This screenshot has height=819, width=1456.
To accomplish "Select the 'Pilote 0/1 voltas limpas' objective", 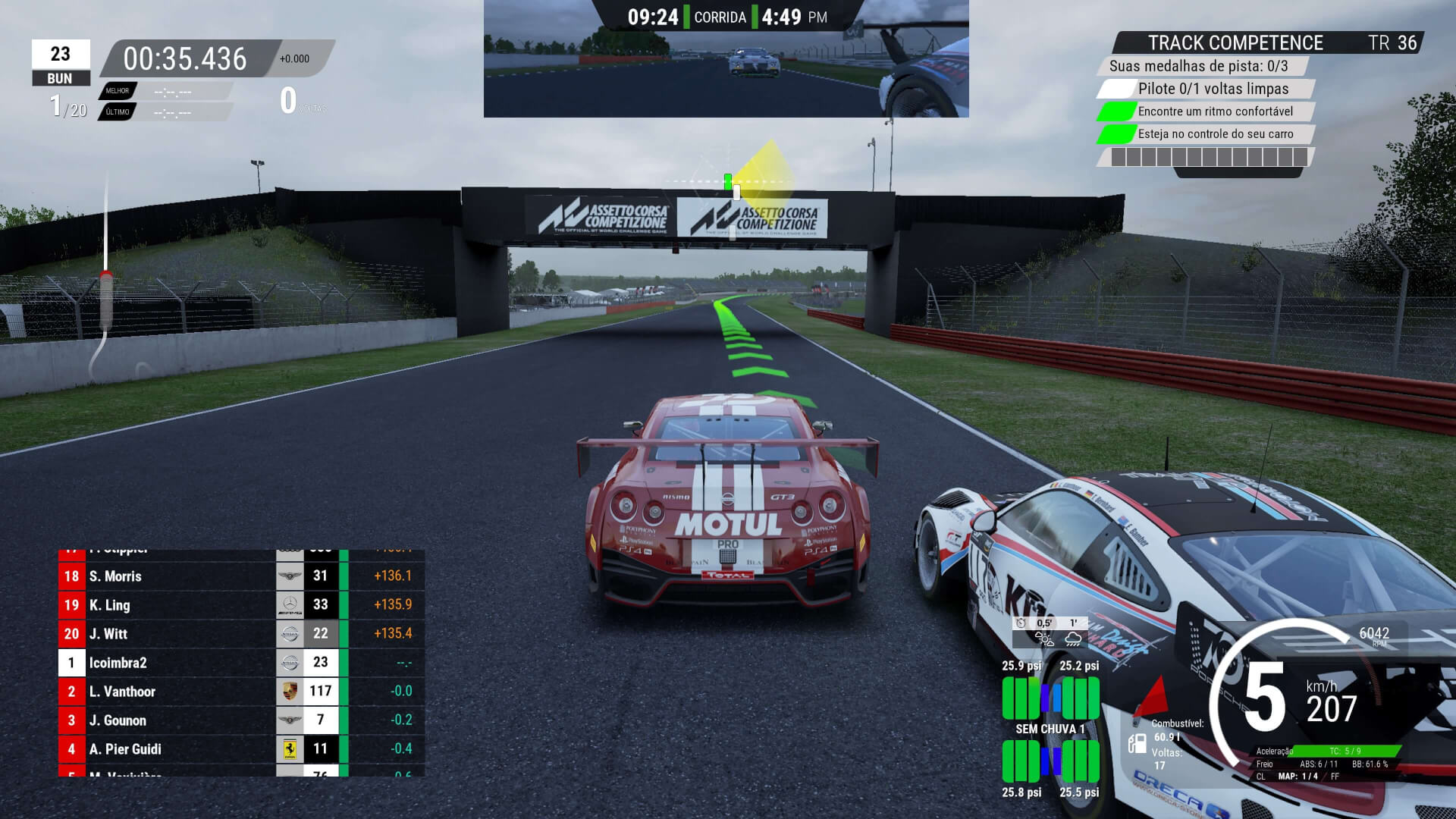I will [1212, 89].
